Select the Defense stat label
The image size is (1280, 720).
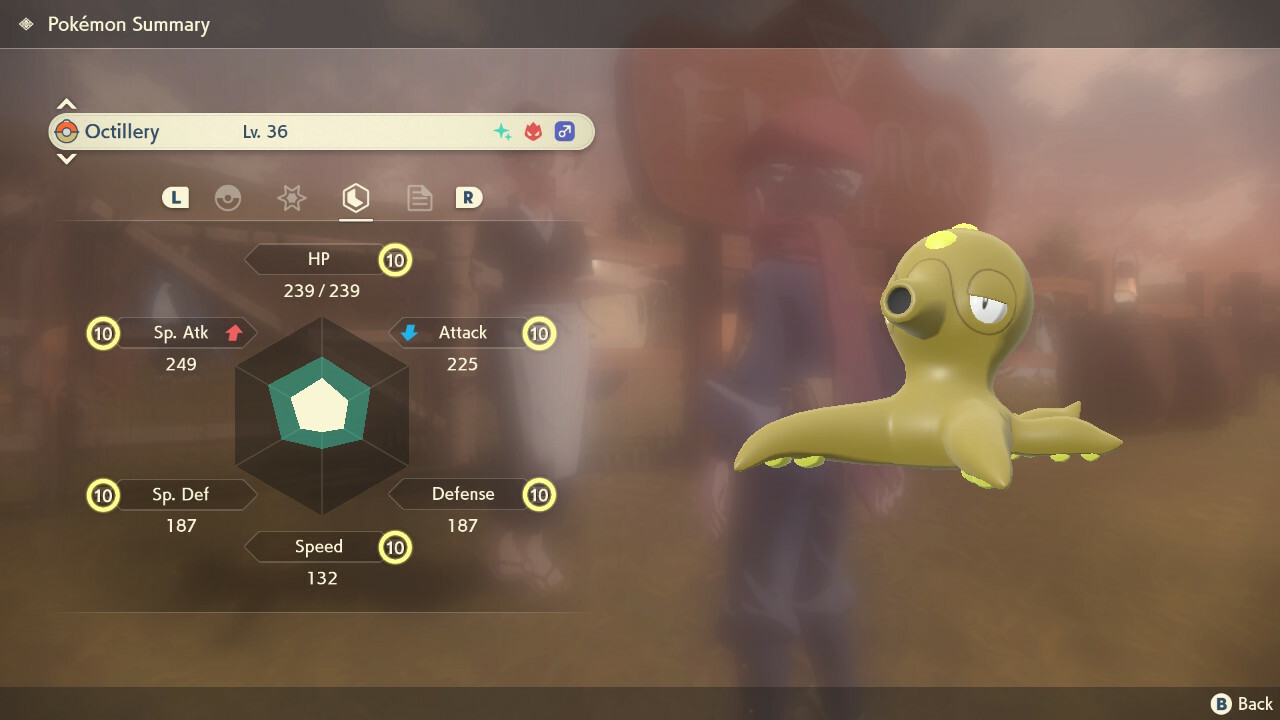462,494
